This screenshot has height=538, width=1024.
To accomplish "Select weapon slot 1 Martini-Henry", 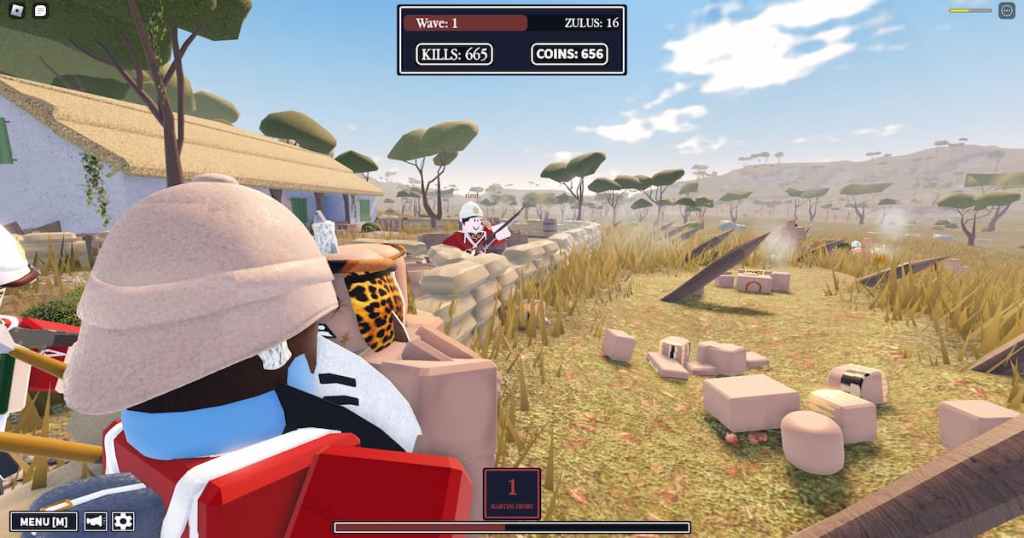I will pos(512,493).
